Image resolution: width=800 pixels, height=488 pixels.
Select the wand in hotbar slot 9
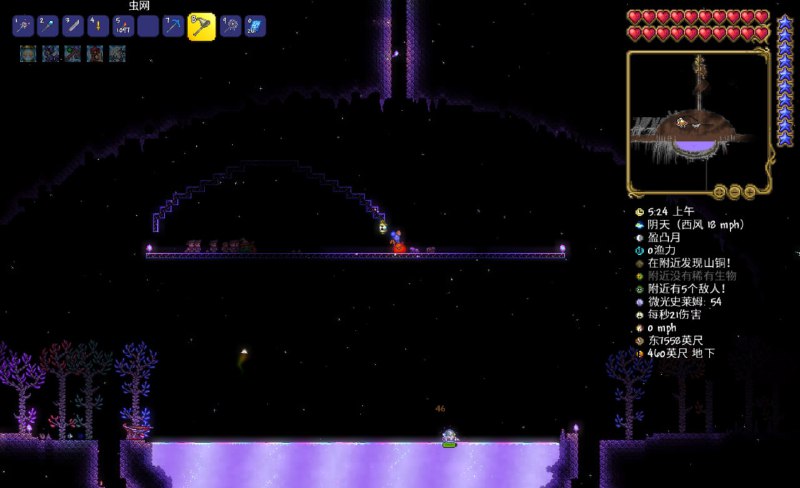(x=231, y=27)
